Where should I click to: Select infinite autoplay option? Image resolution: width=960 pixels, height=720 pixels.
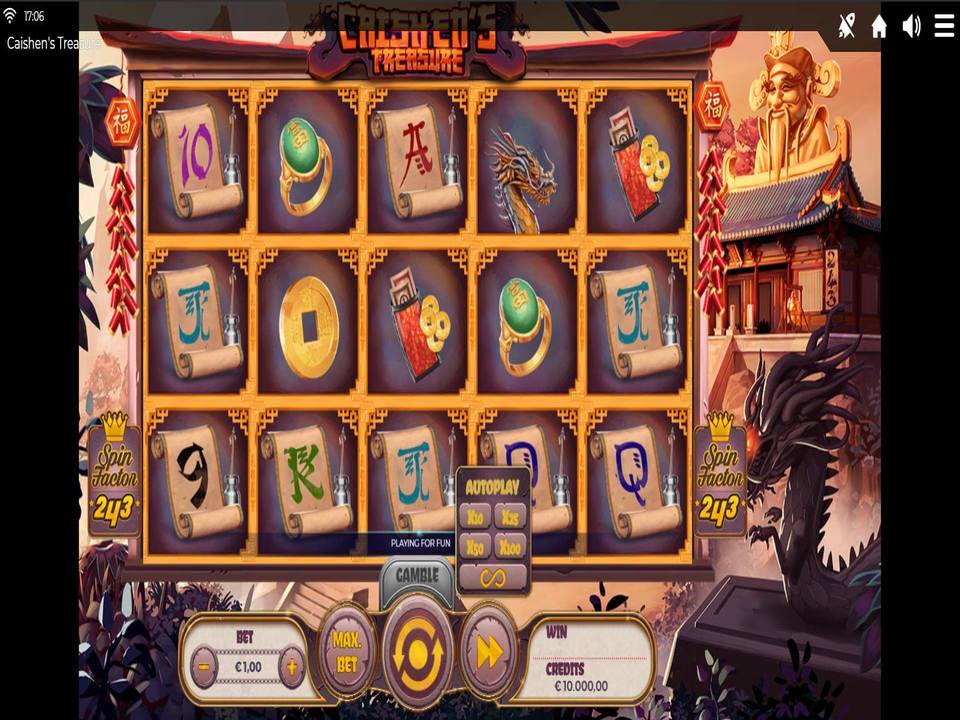pyautogui.click(x=493, y=577)
